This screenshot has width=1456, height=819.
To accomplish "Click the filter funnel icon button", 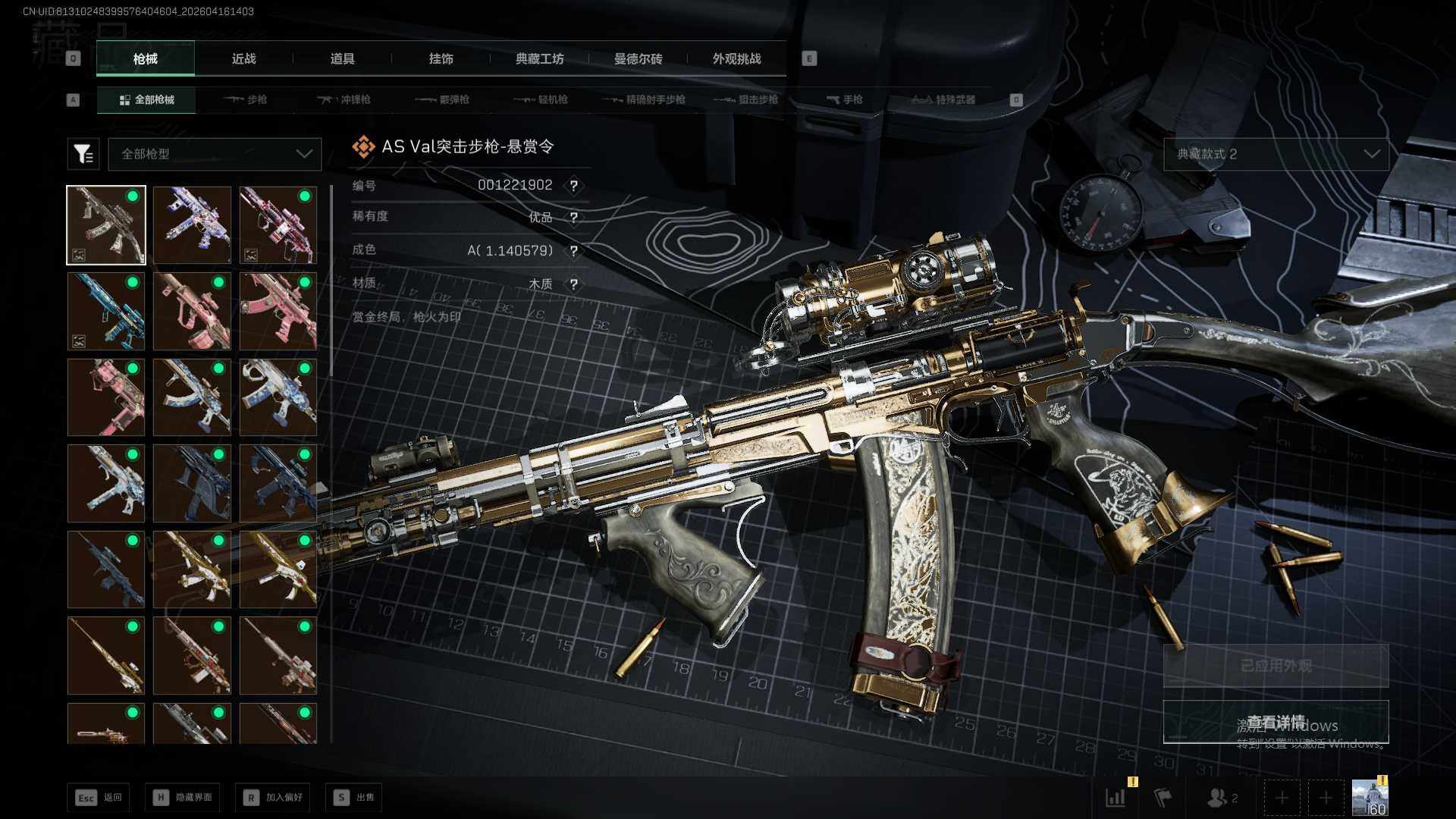I will [x=83, y=154].
